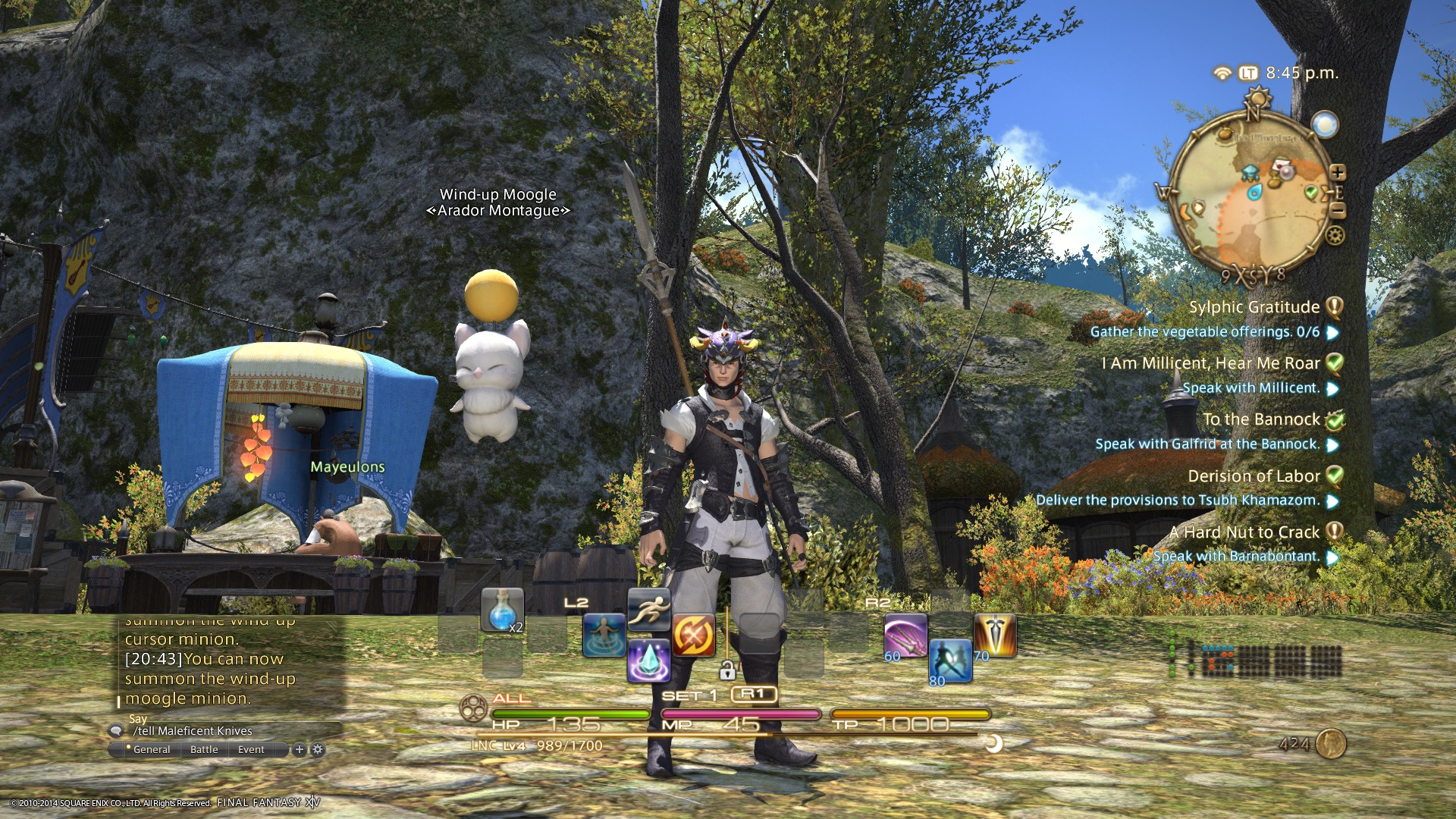Select the Sylphic Gratitude quest entry

coord(1254,307)
